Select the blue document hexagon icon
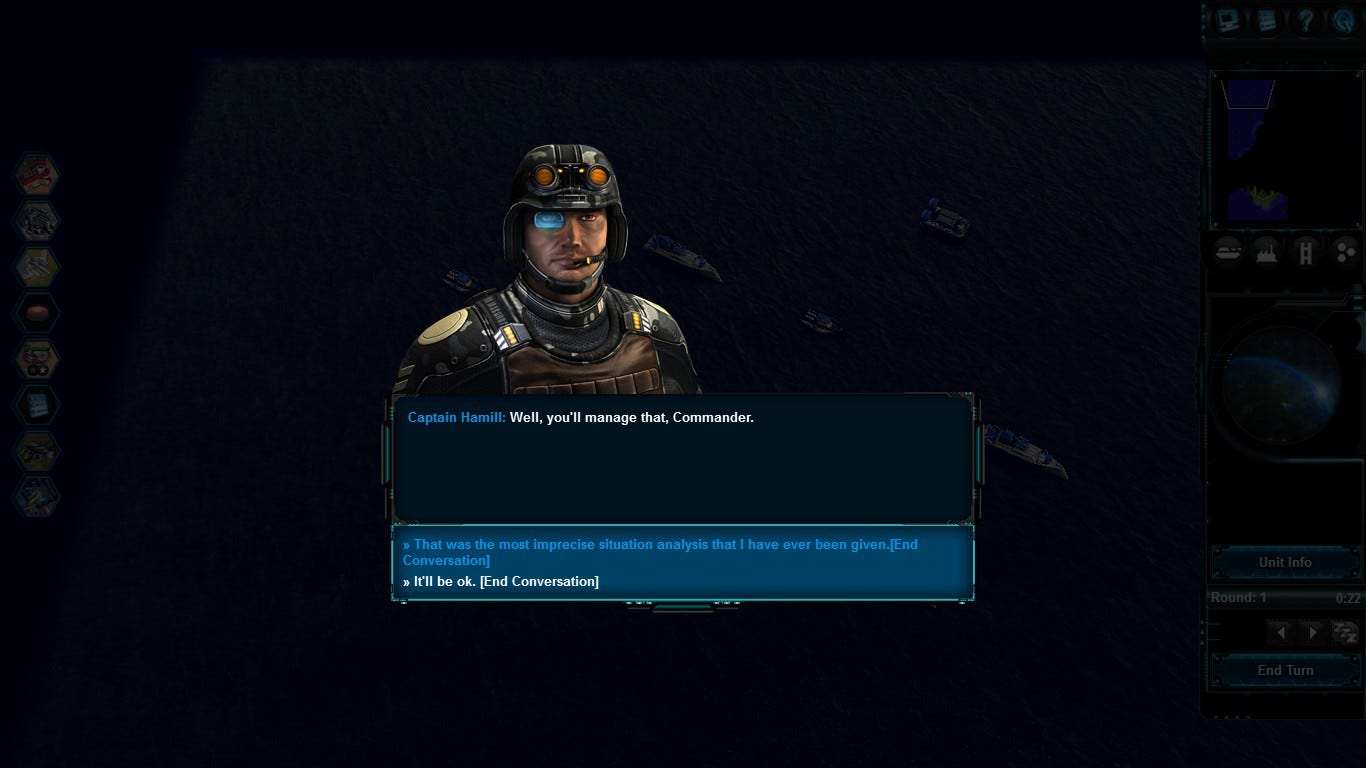Viewport: 1366px width, 768px height. tap(37, 405)
